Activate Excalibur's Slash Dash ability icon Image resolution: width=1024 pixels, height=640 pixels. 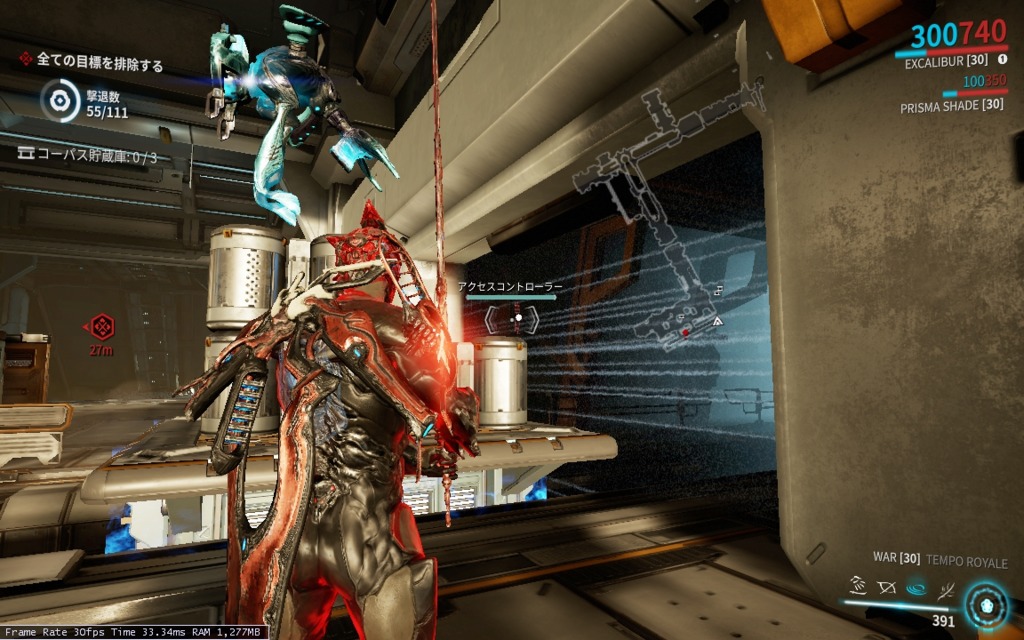pos(857,584)
